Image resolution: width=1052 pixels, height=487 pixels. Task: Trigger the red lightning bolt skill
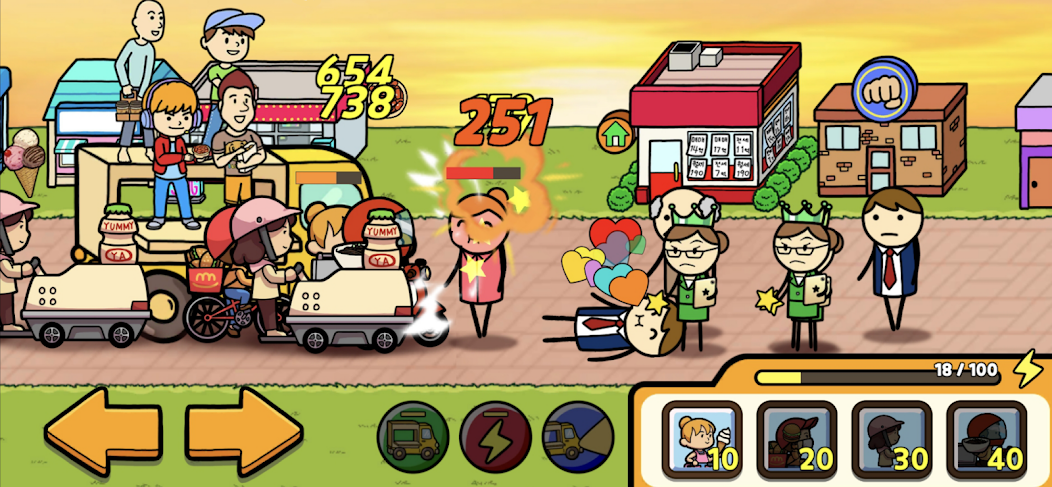(495, 437)
